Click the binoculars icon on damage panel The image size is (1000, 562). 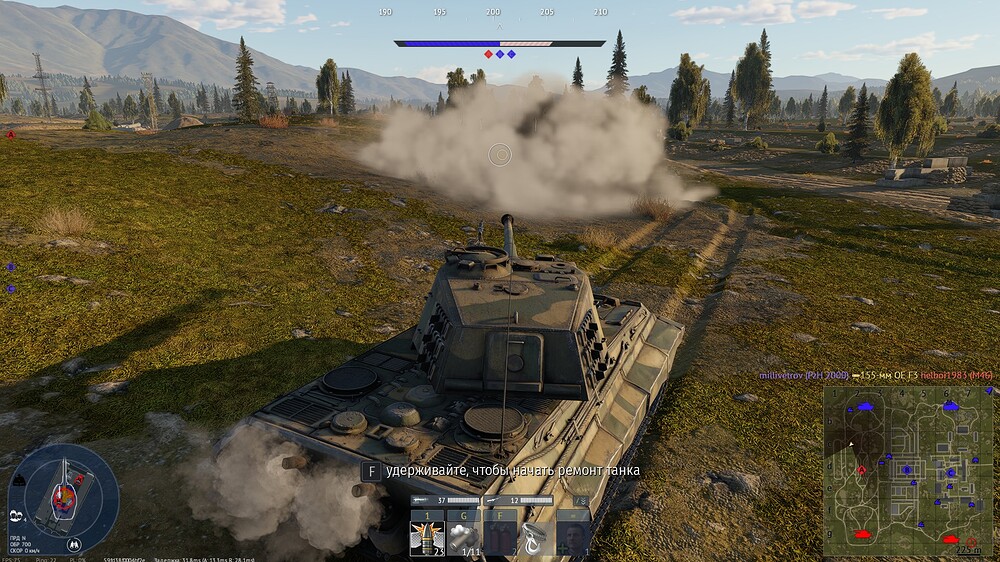(x=74, y=544)
